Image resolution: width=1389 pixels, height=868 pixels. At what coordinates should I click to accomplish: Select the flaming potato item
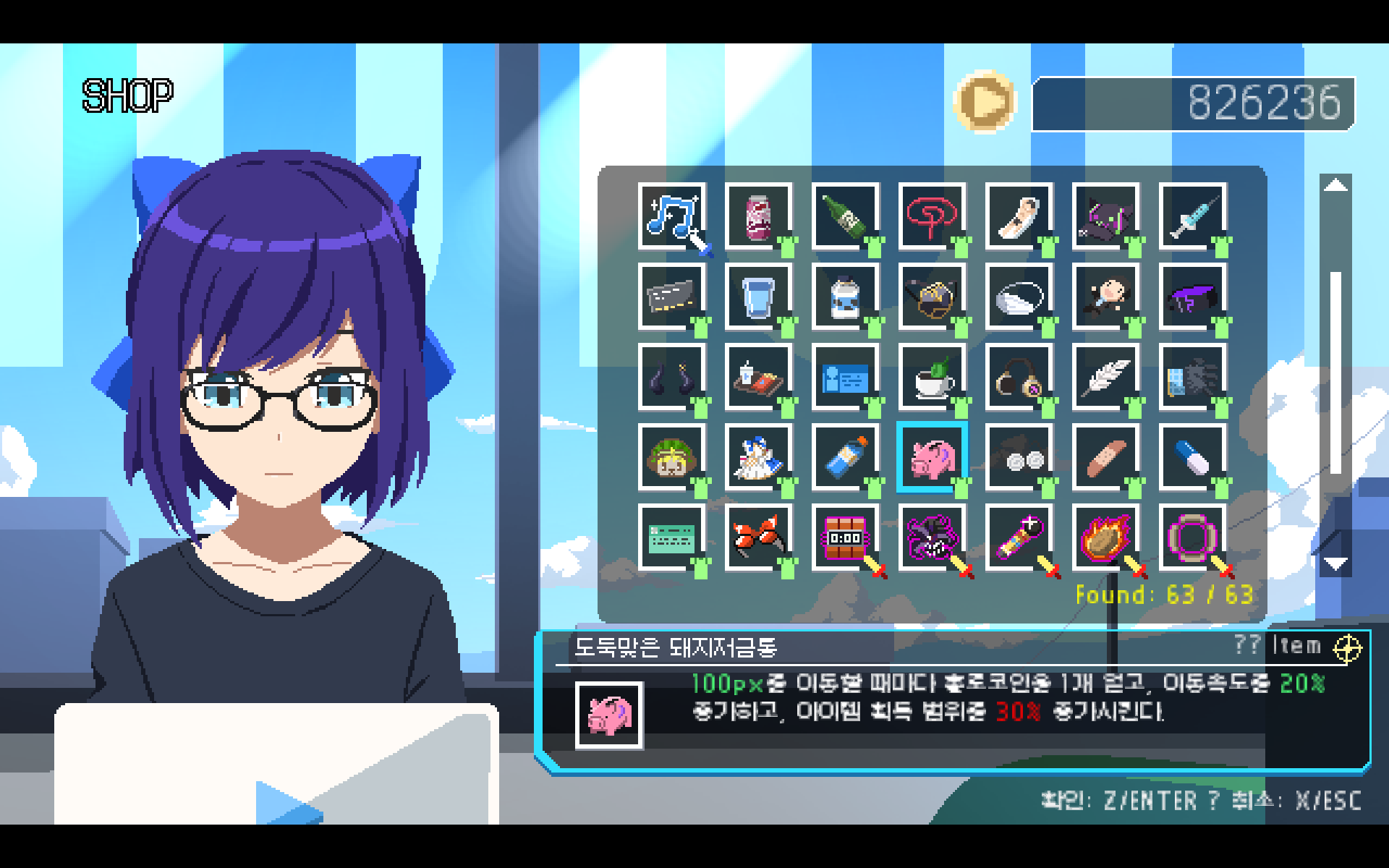pyautogui.click(x=1105, y=537)
